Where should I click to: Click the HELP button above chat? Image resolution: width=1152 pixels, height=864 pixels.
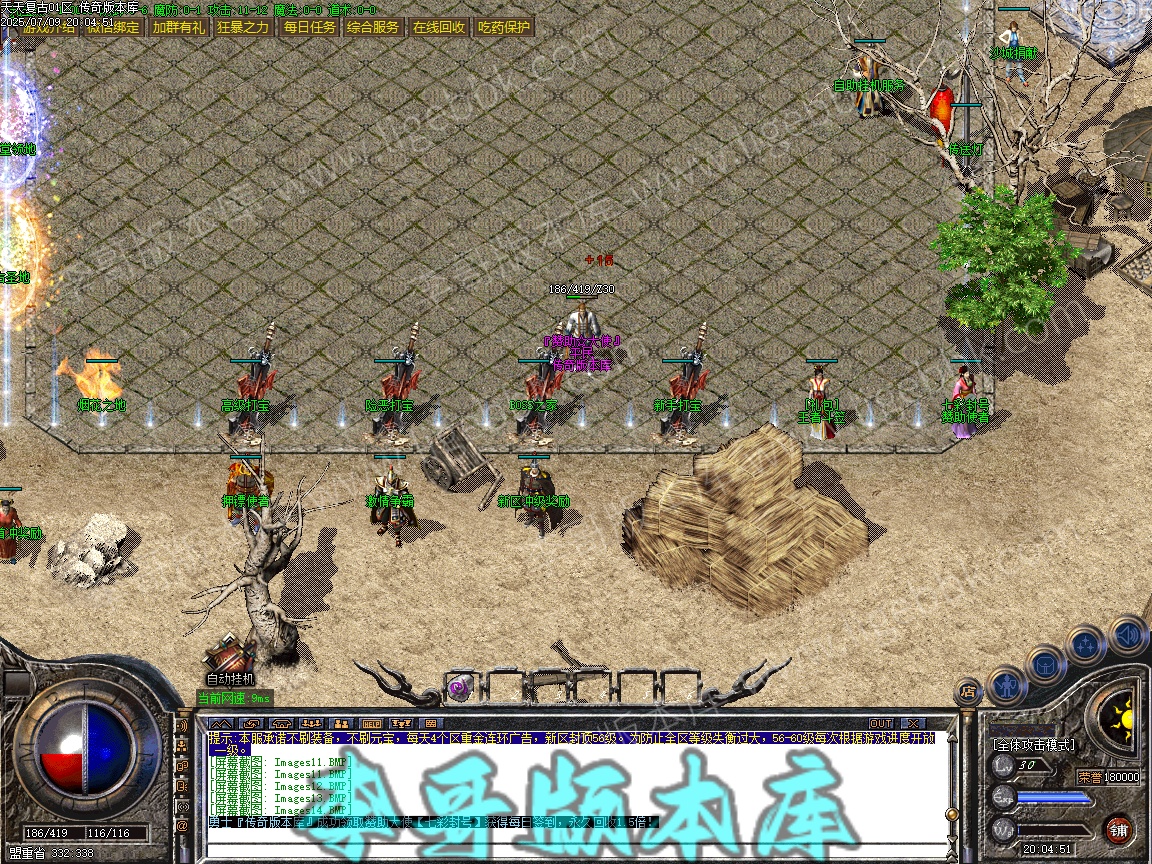point(371,723)
